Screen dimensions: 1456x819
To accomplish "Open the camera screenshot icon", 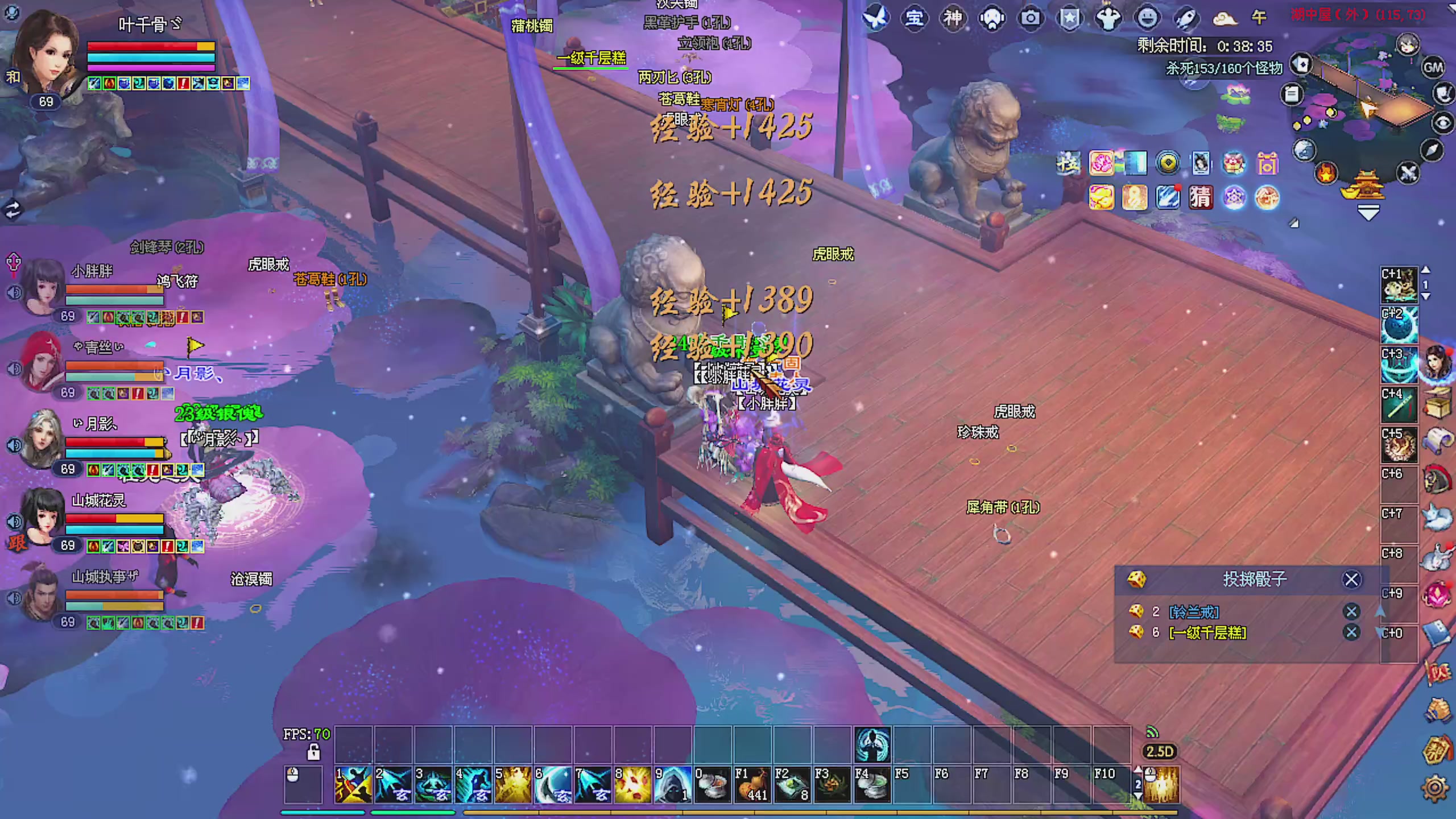I will [x=1031, y=18].
